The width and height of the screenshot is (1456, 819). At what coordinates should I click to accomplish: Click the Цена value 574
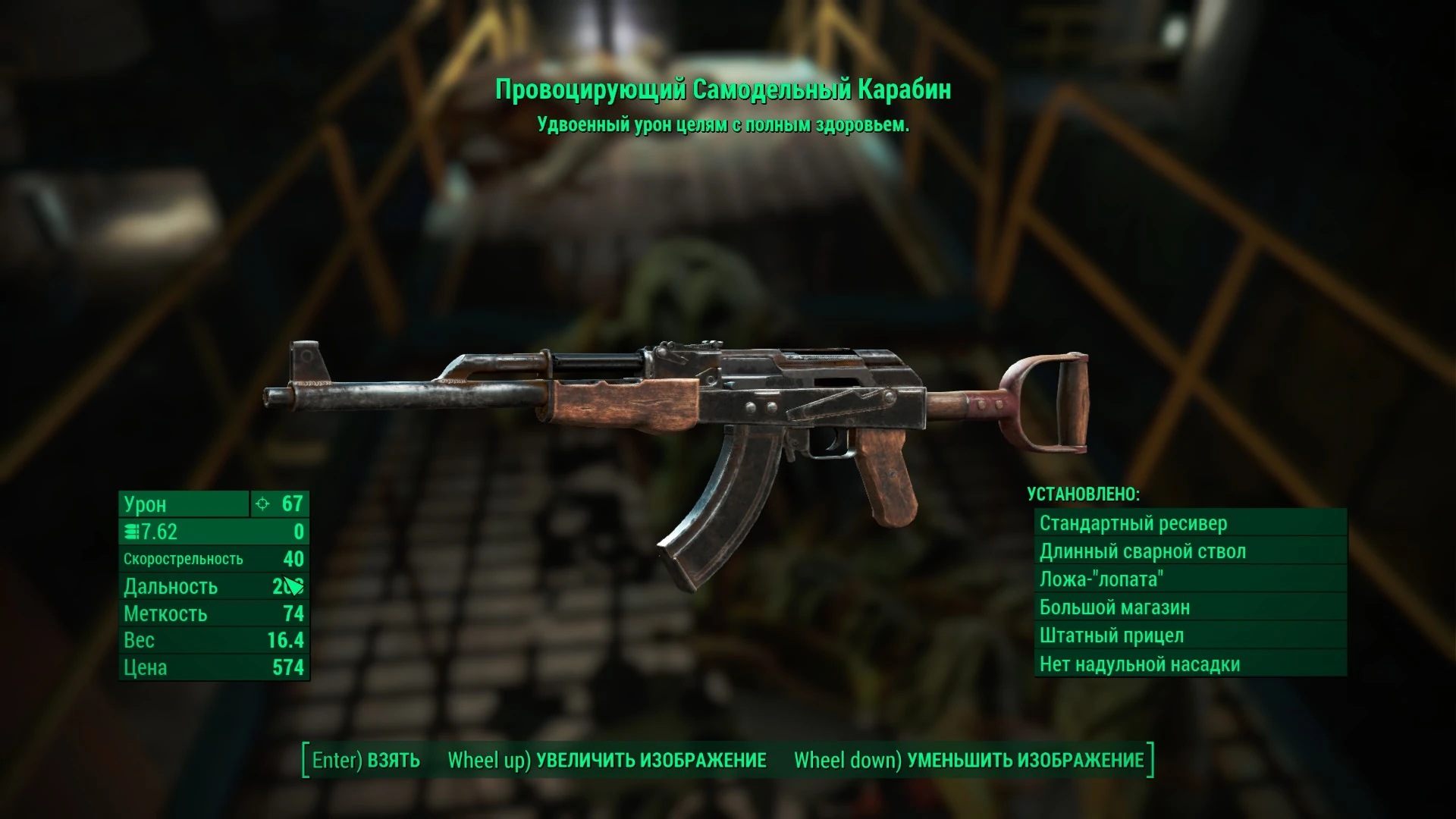pos(293,668)
